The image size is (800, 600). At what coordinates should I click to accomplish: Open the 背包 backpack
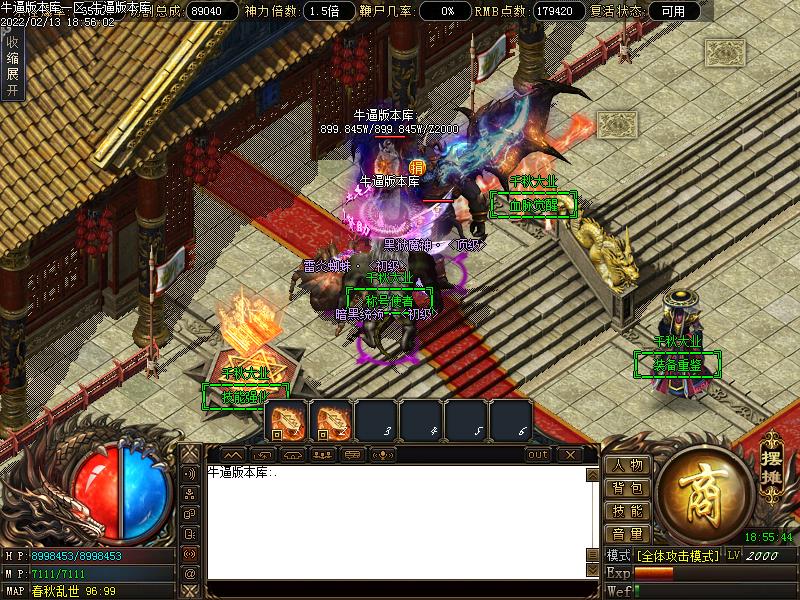[628, 488]
